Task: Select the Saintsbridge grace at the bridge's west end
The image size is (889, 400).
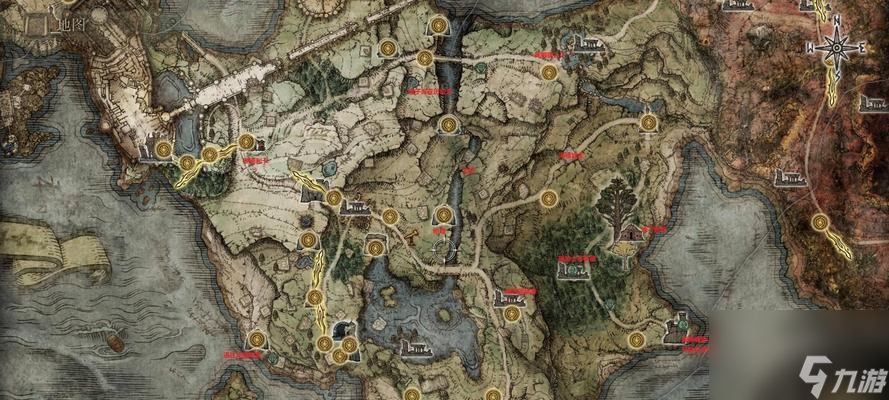Action: [x=424, y=58]
